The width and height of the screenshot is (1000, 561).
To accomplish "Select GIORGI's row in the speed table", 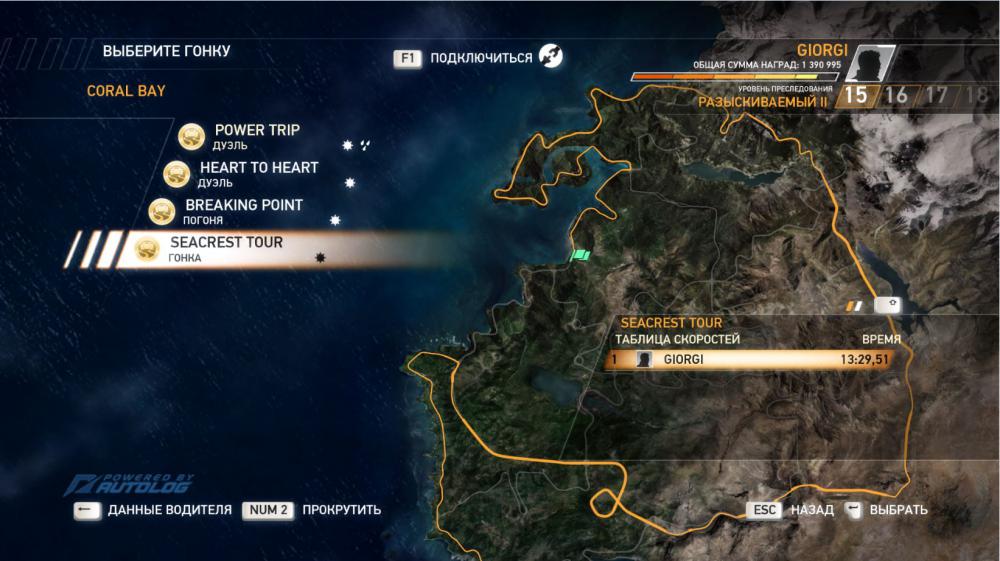I will click(754, 360).
